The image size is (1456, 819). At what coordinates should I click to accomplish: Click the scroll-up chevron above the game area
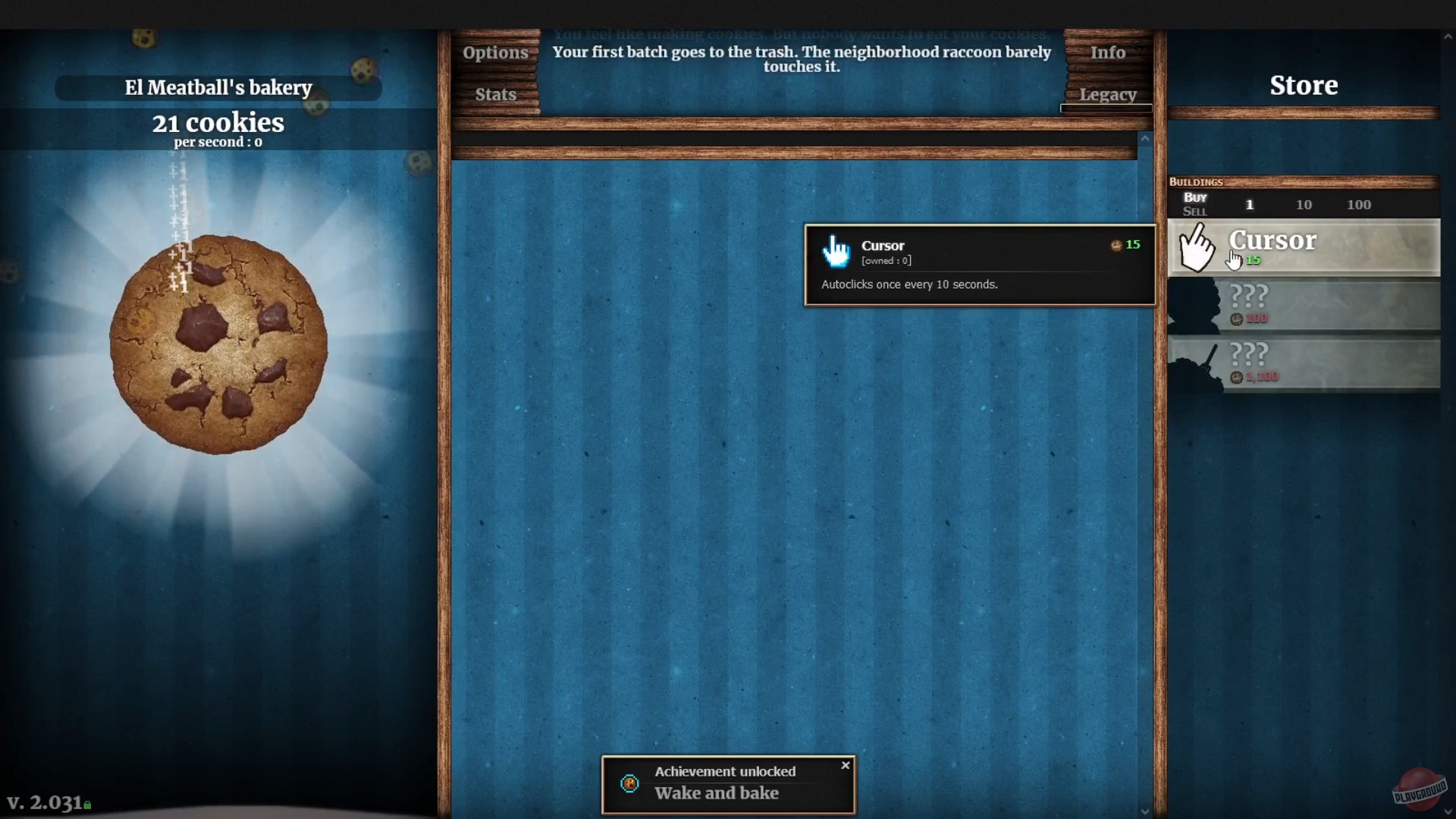pos(1146,139)
